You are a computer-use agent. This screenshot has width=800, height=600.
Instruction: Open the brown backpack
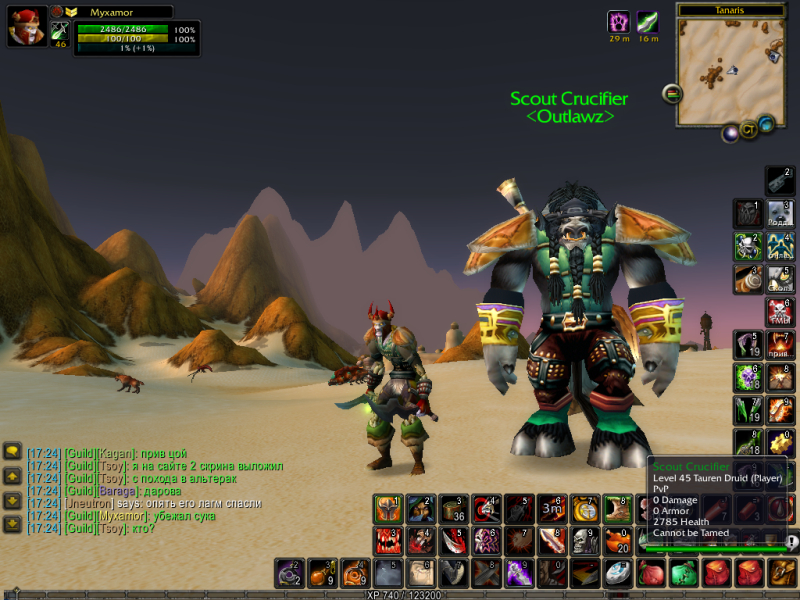[x=782, y=573]
